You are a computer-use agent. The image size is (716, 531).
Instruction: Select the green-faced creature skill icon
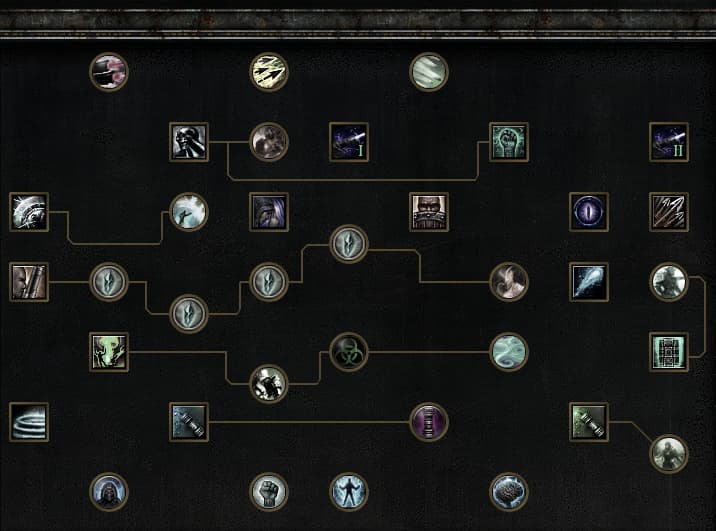click(109, 352)
